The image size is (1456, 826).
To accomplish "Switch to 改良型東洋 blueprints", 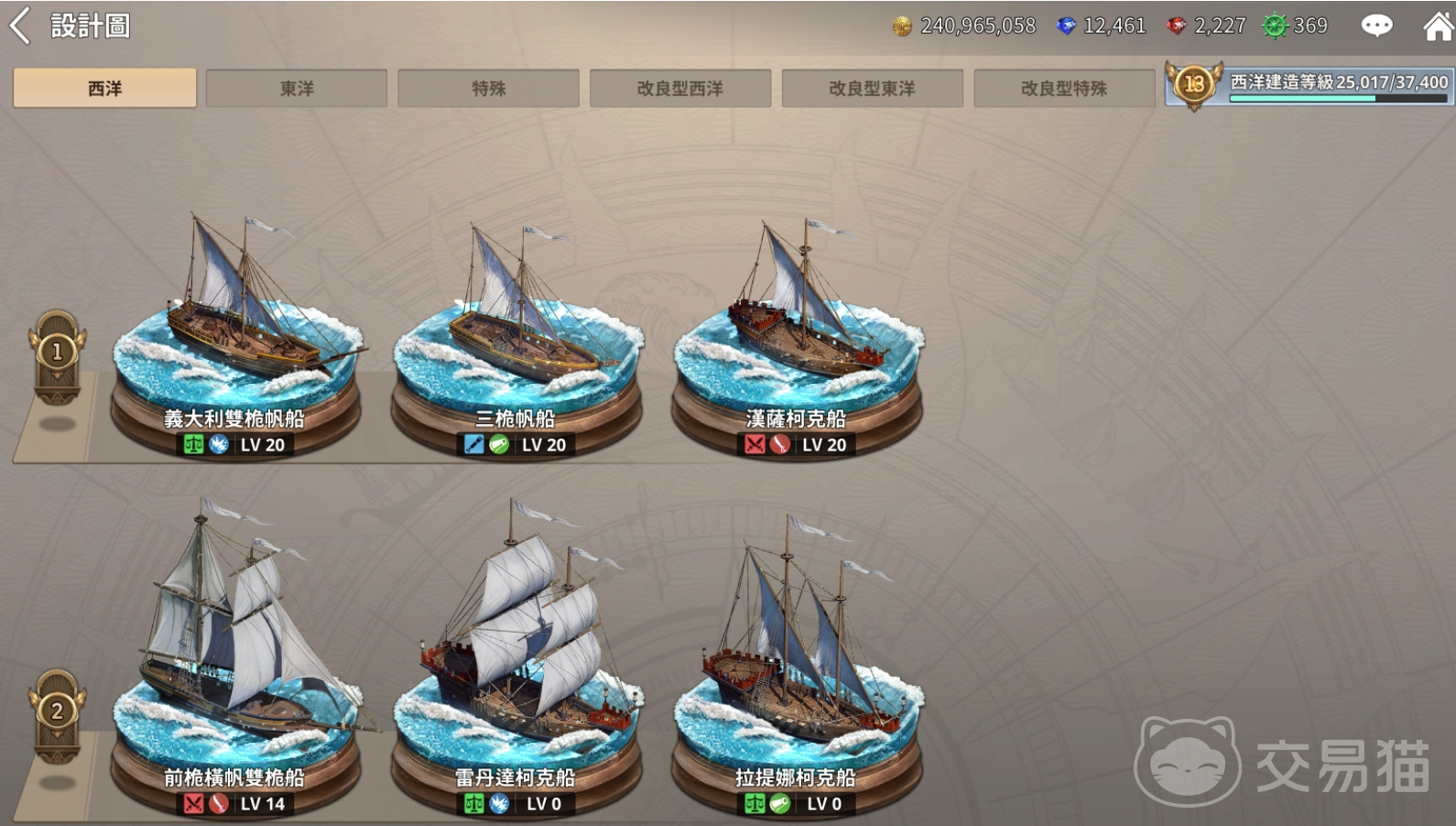I will 872,89.
